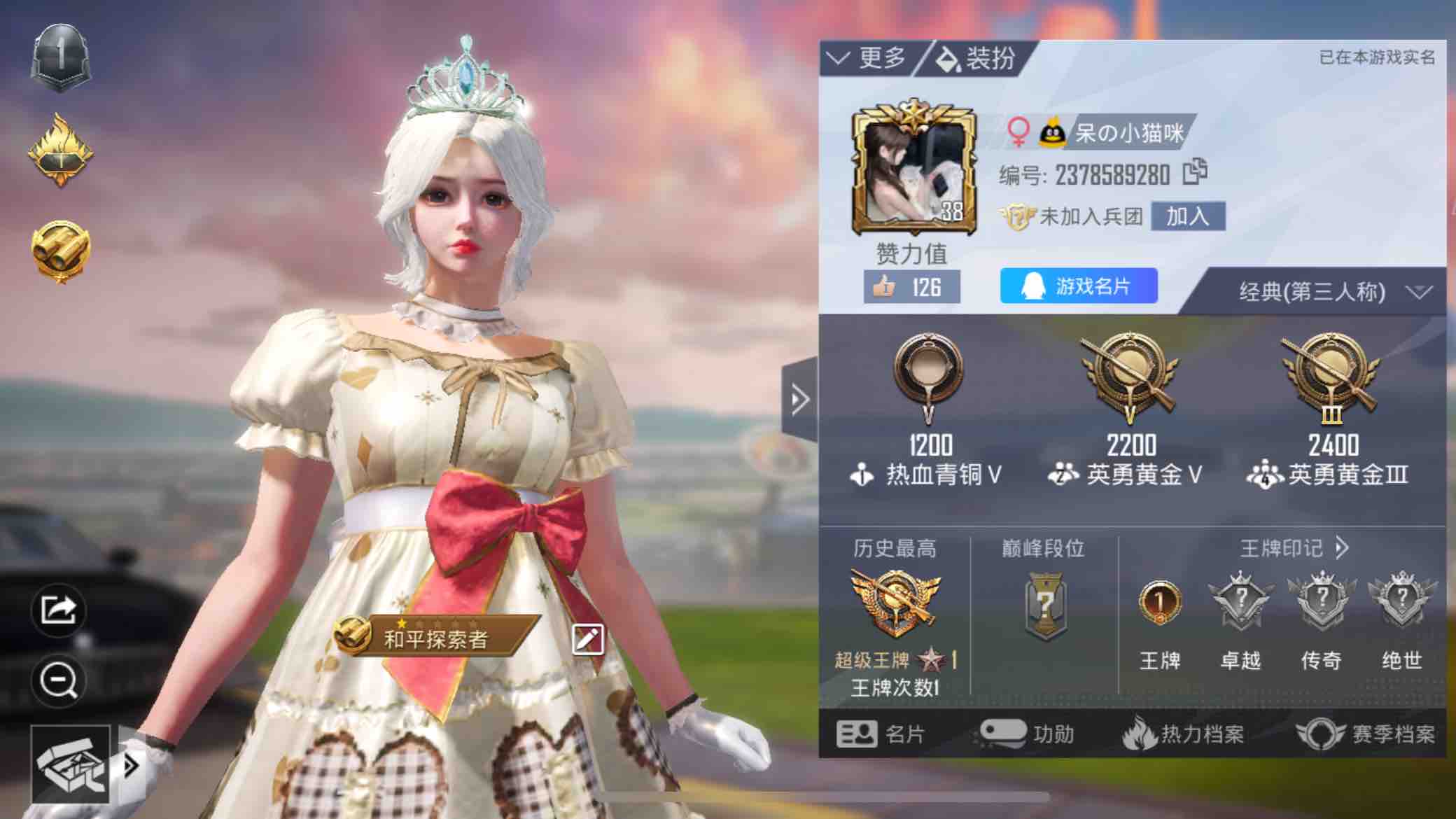Open the 更多 dropdown menu
The image size is (1456, 819).
(868, 57)
